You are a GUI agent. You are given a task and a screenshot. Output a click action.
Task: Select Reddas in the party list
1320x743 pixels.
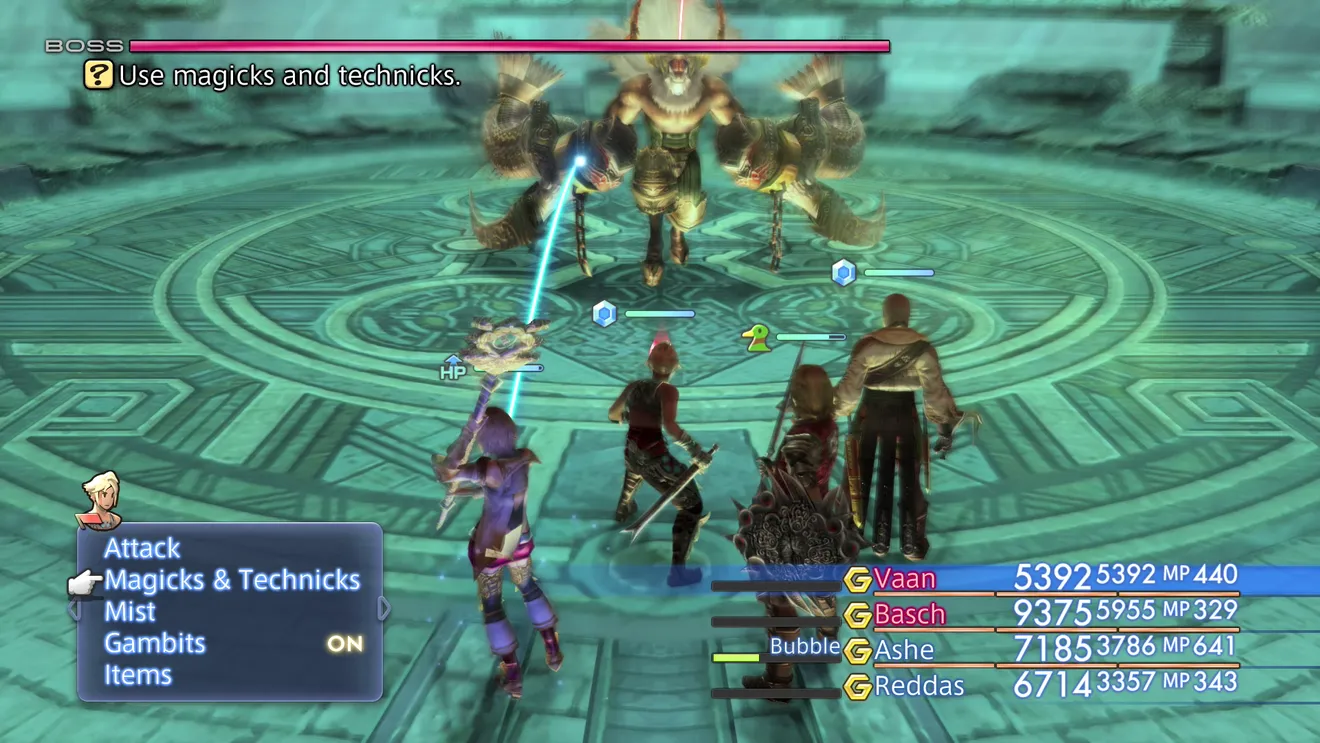[x=918, y=686]
